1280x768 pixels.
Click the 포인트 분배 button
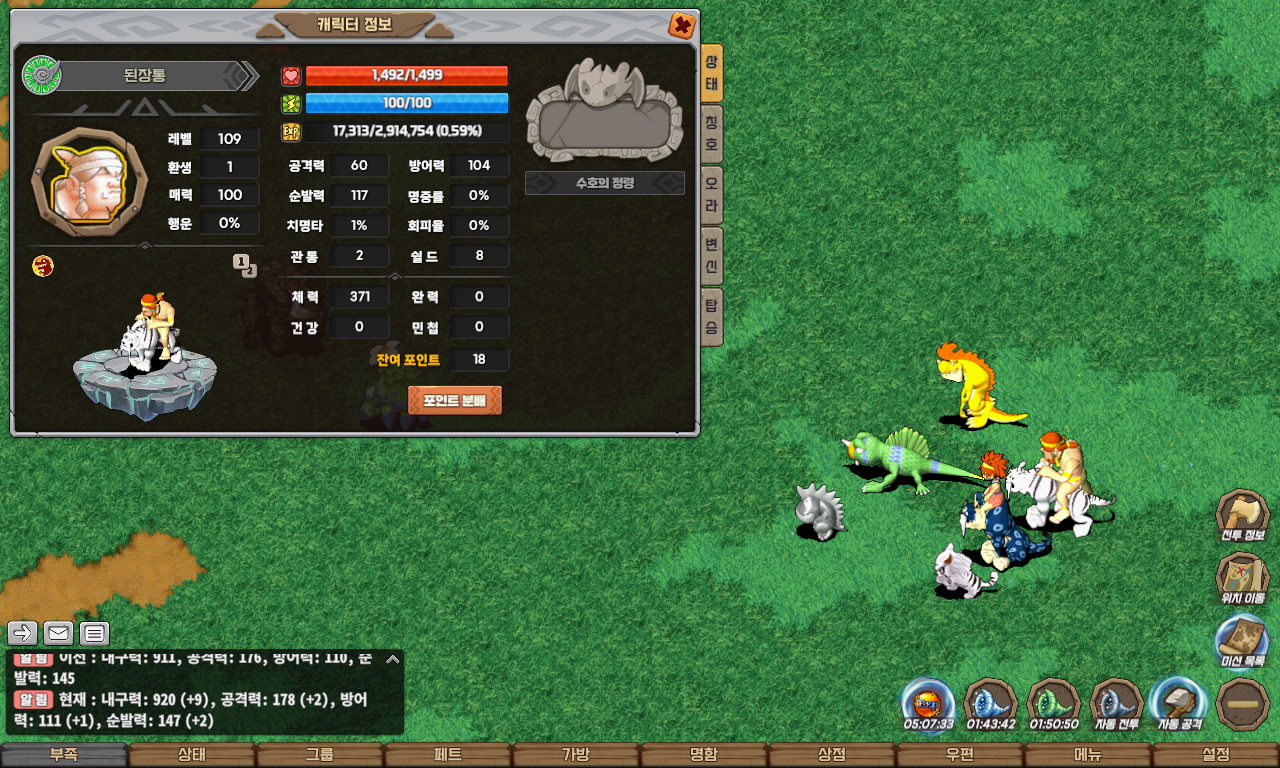pyautogui.click(x=455, y=400)
